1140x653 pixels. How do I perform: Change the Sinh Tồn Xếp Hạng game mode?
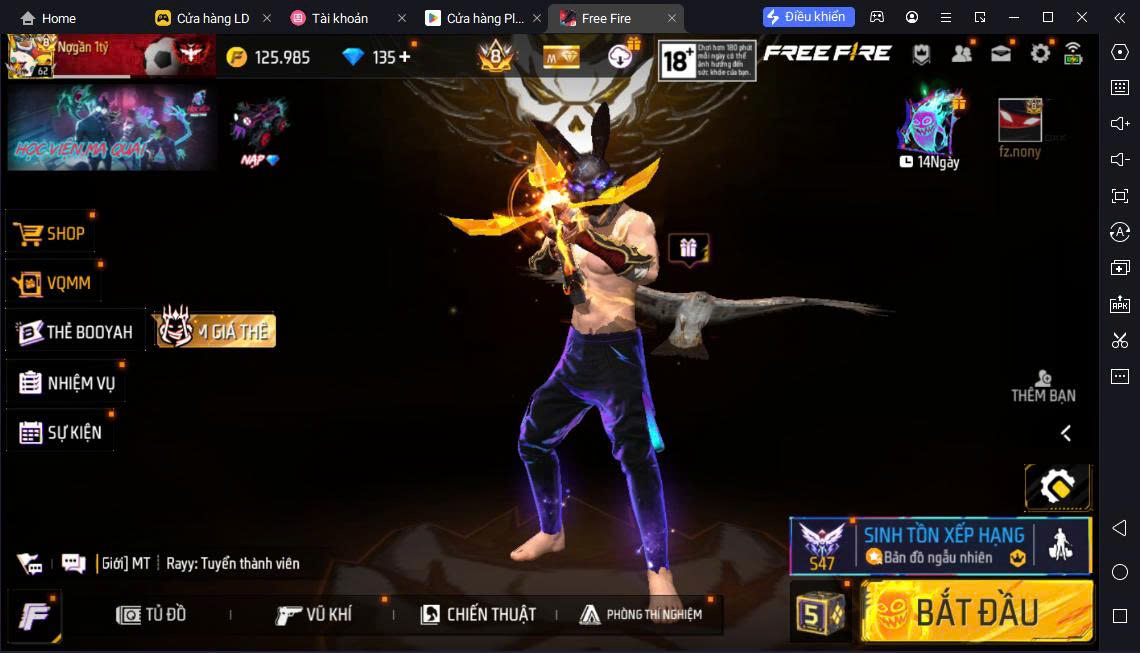pyautogui.click(x=940, y=546)
